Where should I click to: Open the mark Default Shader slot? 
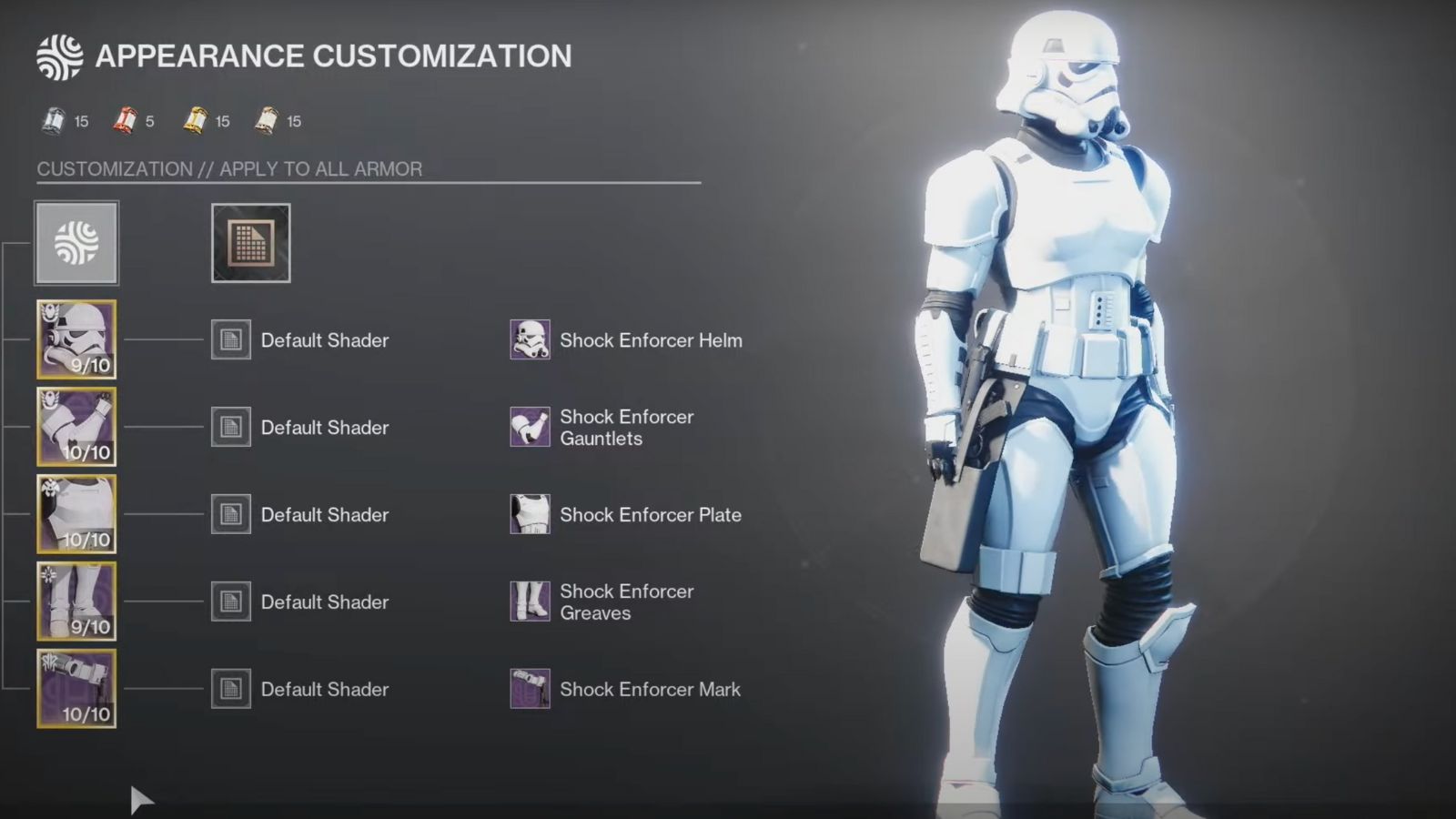230,689
